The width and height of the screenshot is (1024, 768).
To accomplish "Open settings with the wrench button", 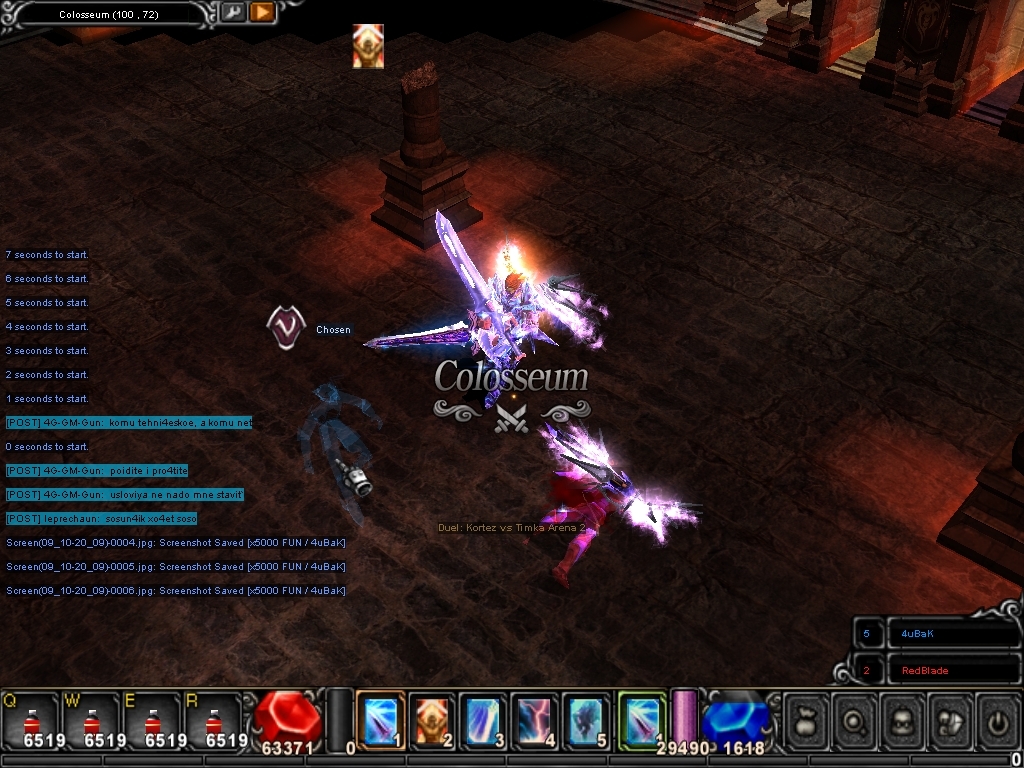I will (x=232, y=12).
